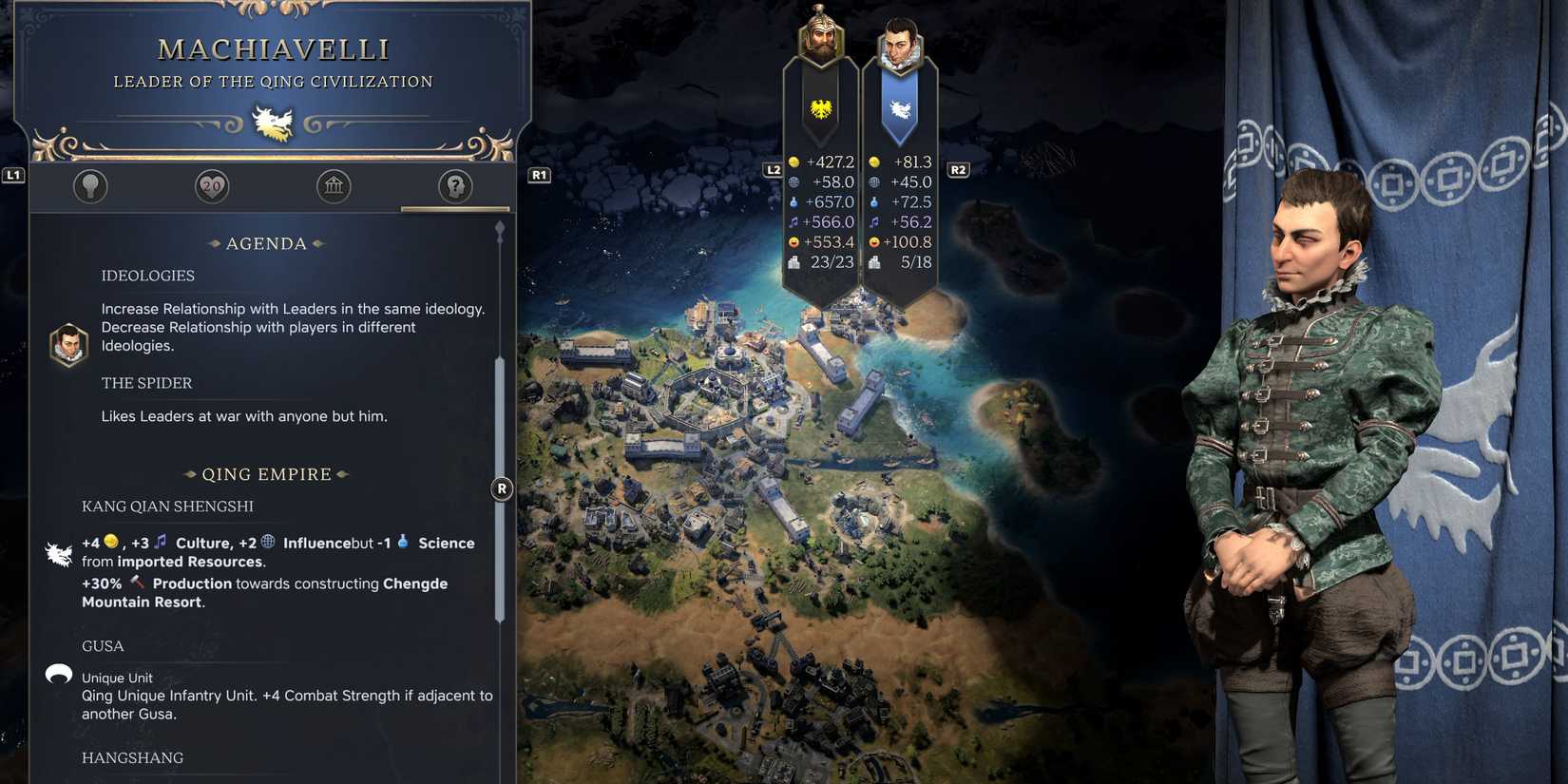Click the happiness smiley yield icon
Image resolution: width=1568 pixels, height=784 pixels.
(794, 241)
